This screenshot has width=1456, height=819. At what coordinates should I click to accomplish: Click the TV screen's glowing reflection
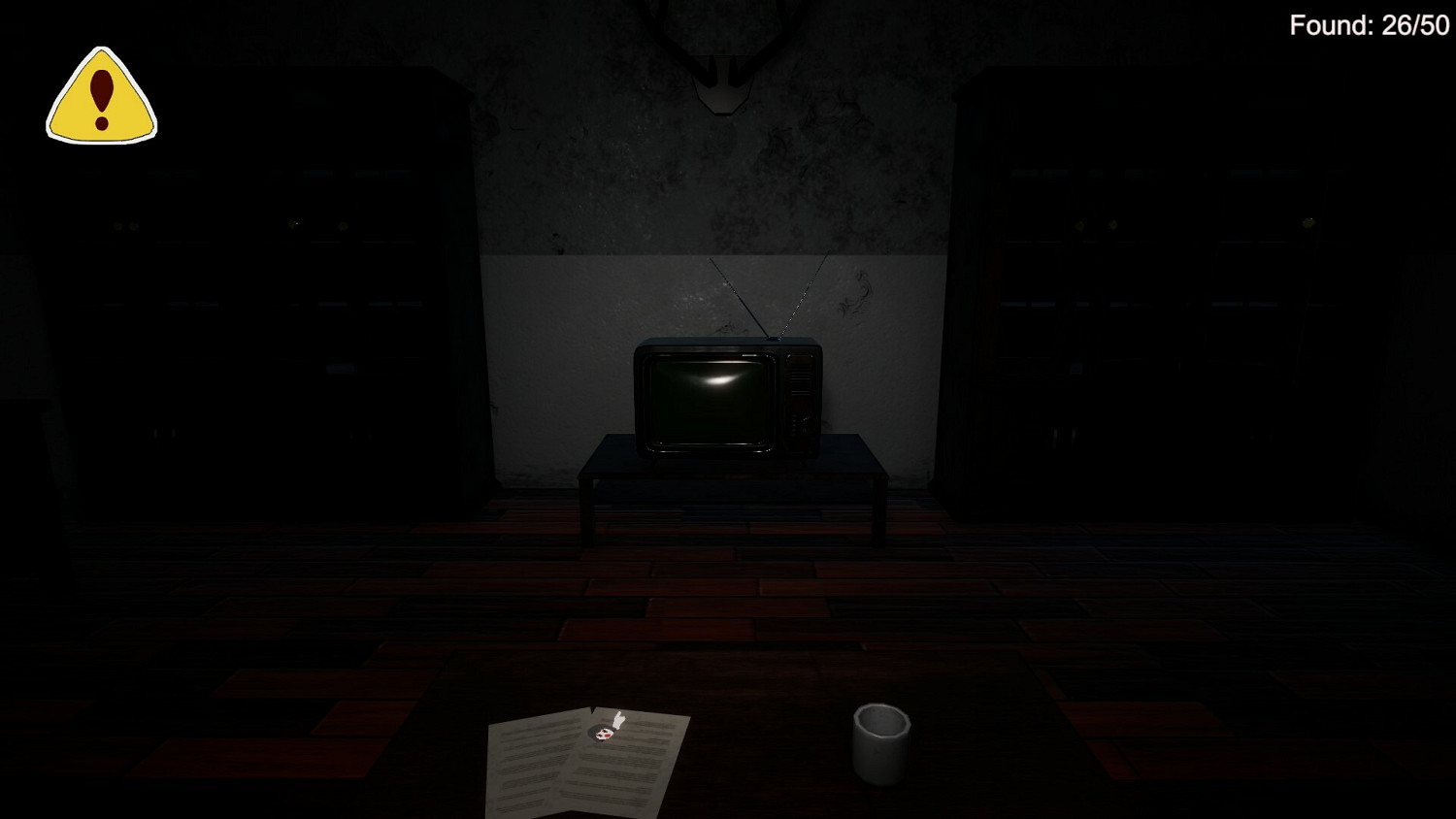(718, 380)
